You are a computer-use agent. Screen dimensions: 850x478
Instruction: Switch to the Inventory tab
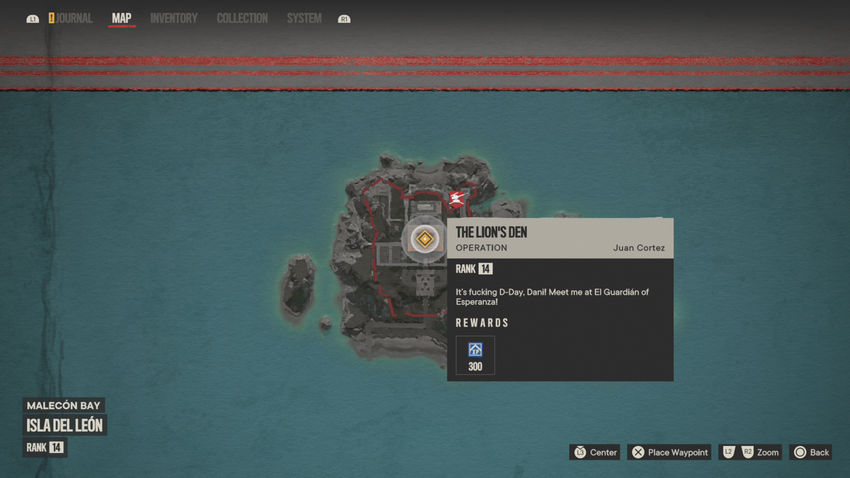click(174, 18)
